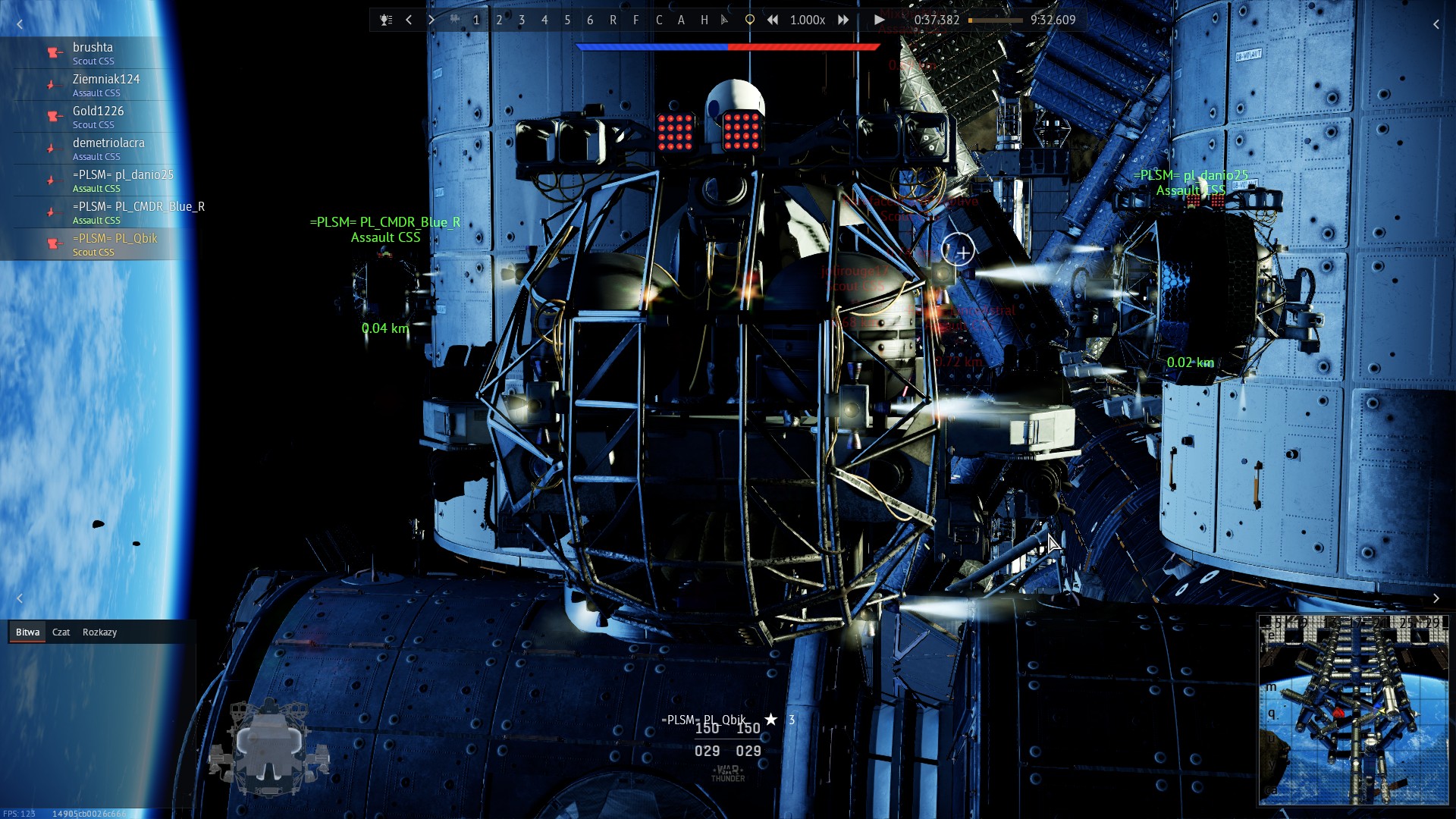This screenshot has height=819, width=1456.
Task: Choose the F camera mode
Action: [x=635, y=20]
